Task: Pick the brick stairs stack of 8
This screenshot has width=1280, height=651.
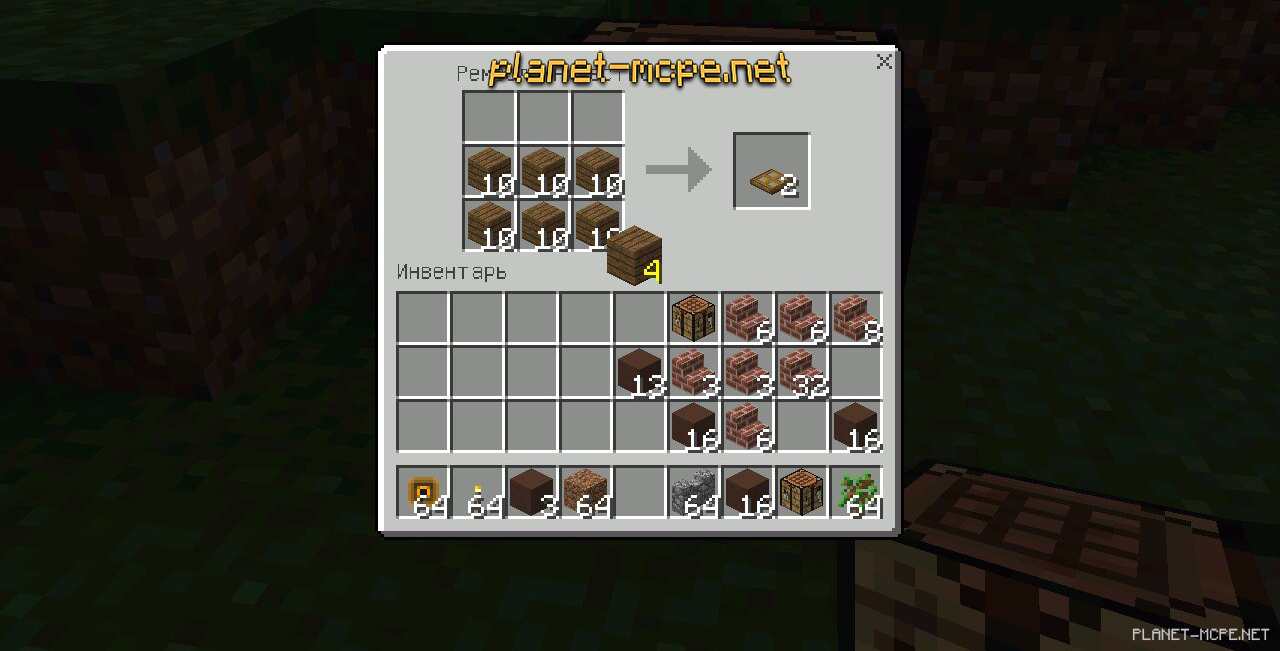Action: click(x=855, y=318)
